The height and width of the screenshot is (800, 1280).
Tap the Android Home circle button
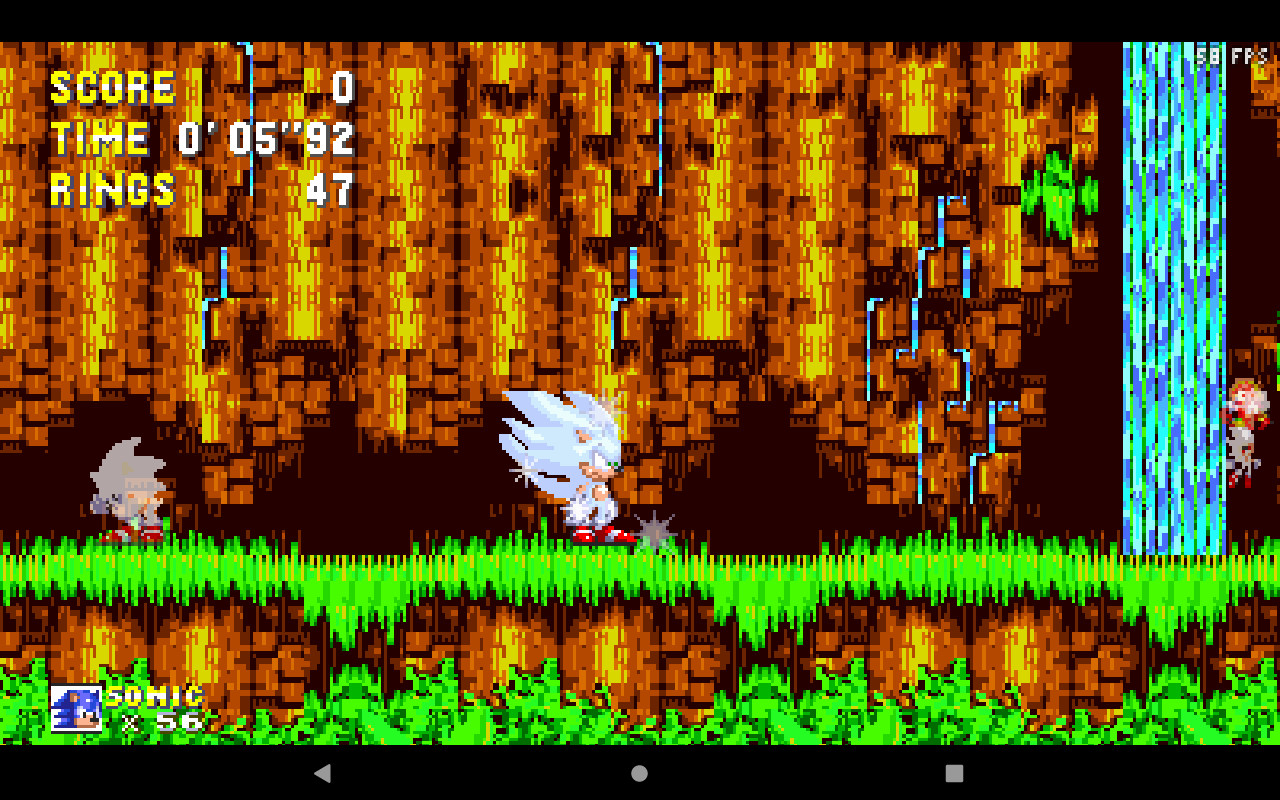[637, 771]
